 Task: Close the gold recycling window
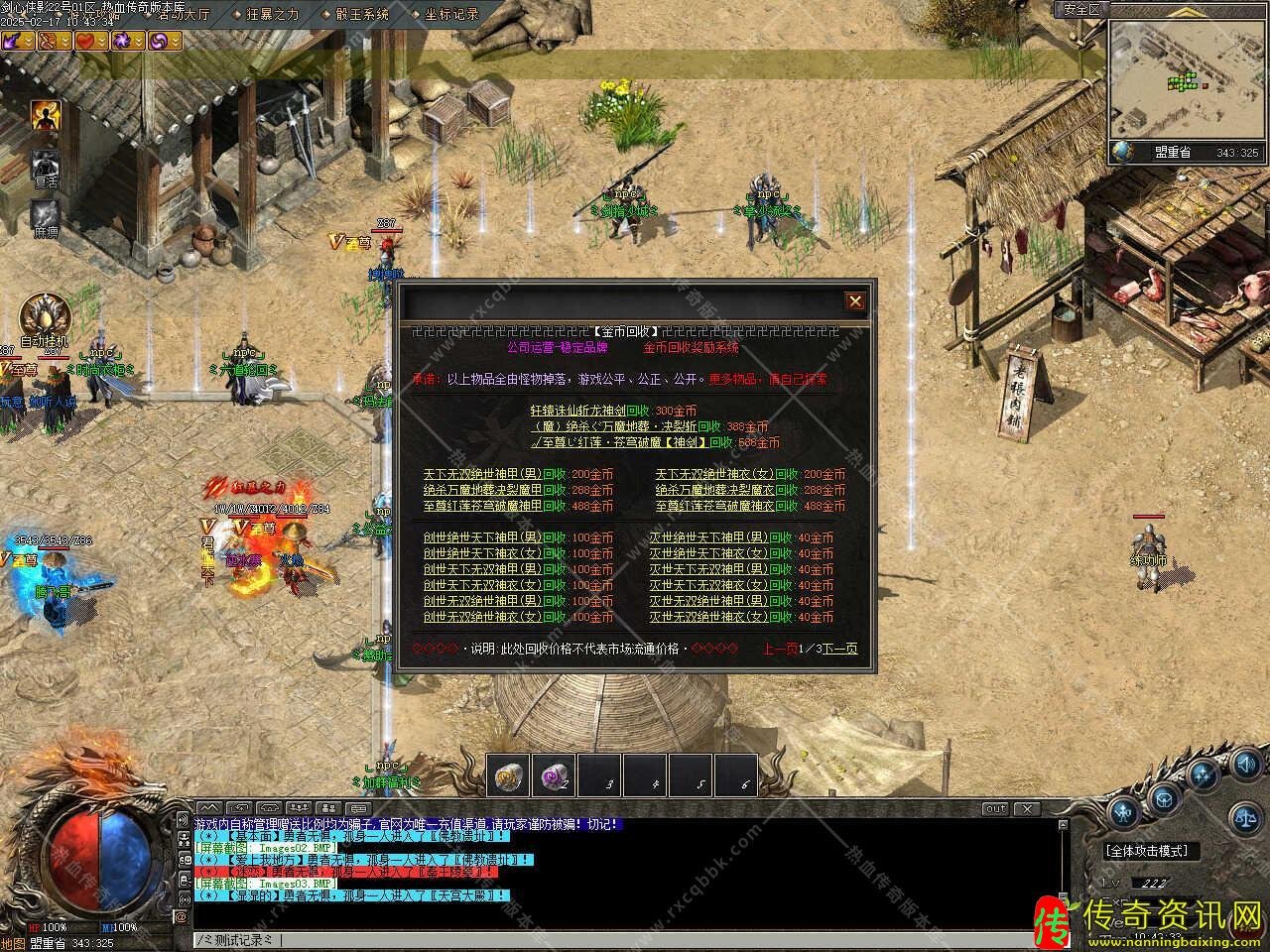click(x=854, y=301)
